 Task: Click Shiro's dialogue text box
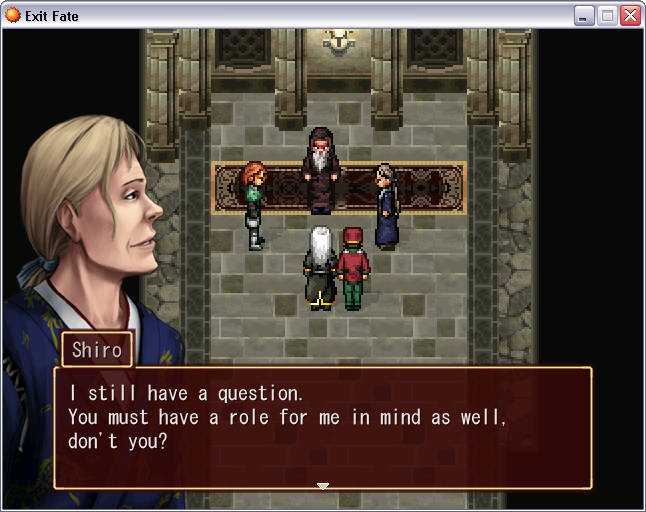tap(322, 427)
